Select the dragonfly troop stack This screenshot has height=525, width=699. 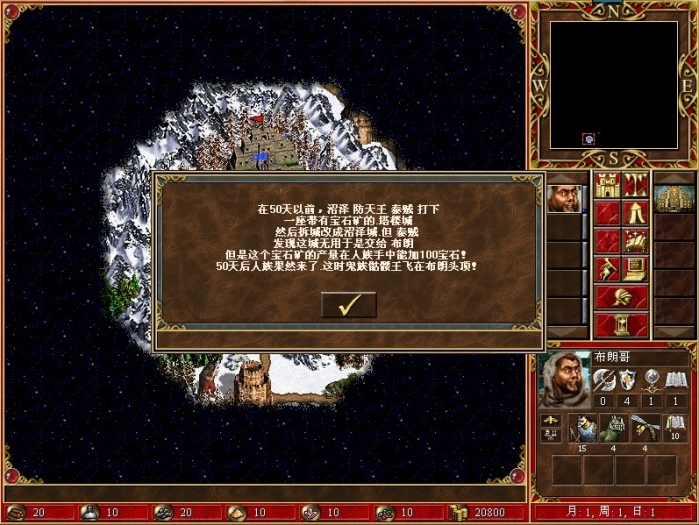coord(647,428)
